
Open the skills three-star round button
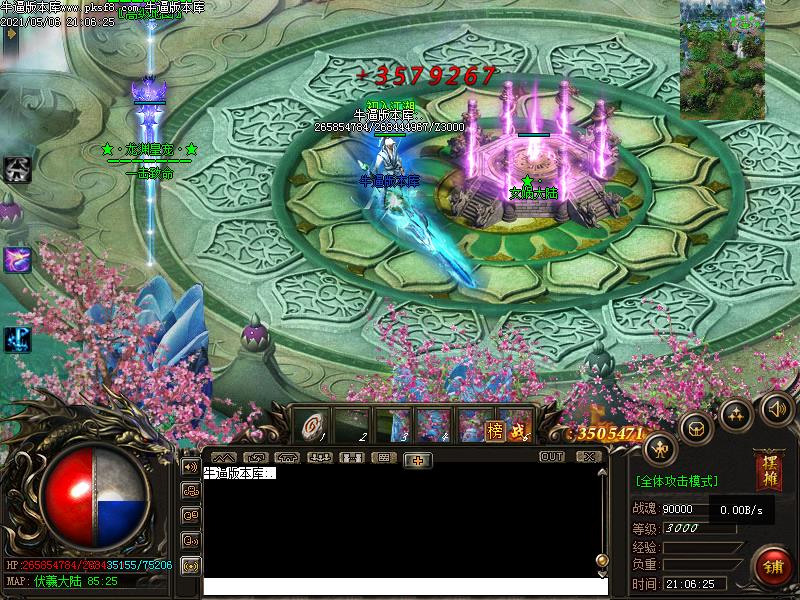tap(737, 414)
